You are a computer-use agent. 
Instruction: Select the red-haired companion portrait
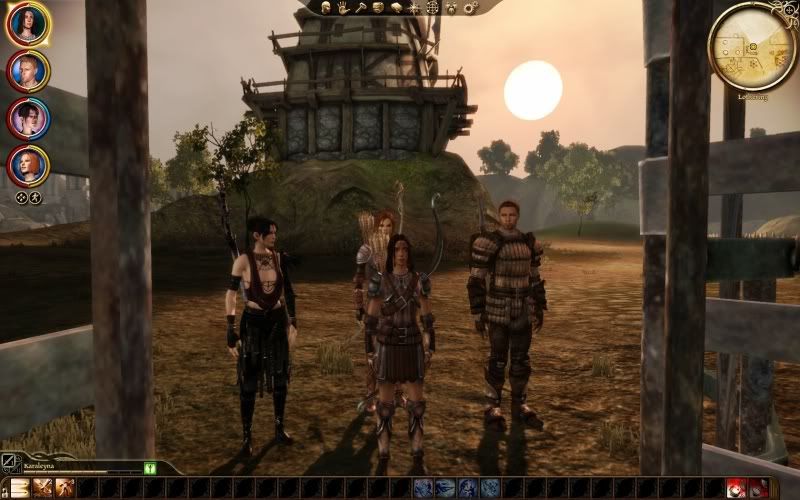pos(27,165)
